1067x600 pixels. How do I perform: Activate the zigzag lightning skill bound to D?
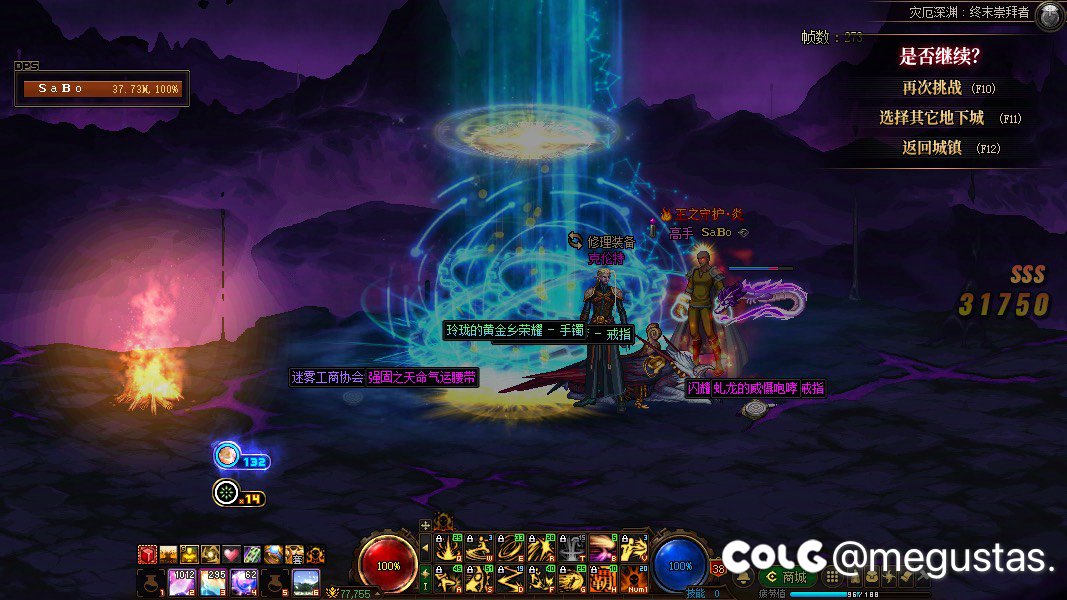click(509, 579)
